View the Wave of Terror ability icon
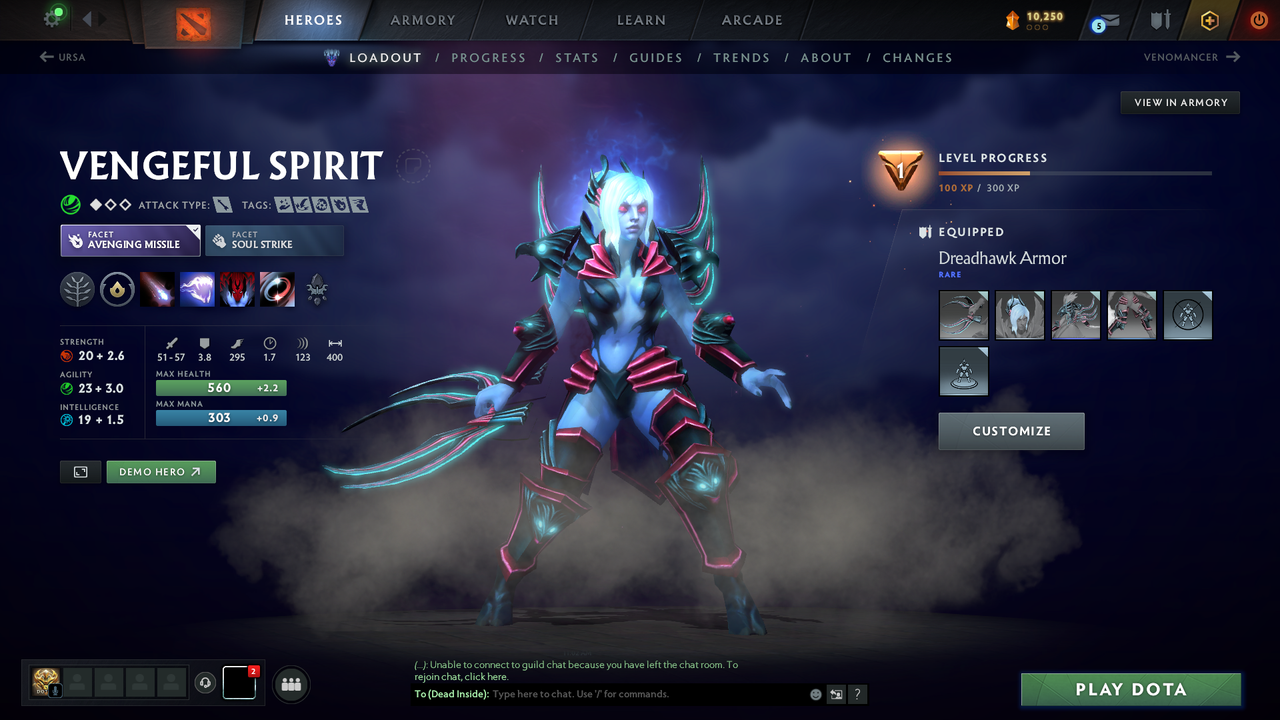This screenshot has width=1280, height=720. pos(197,290)
